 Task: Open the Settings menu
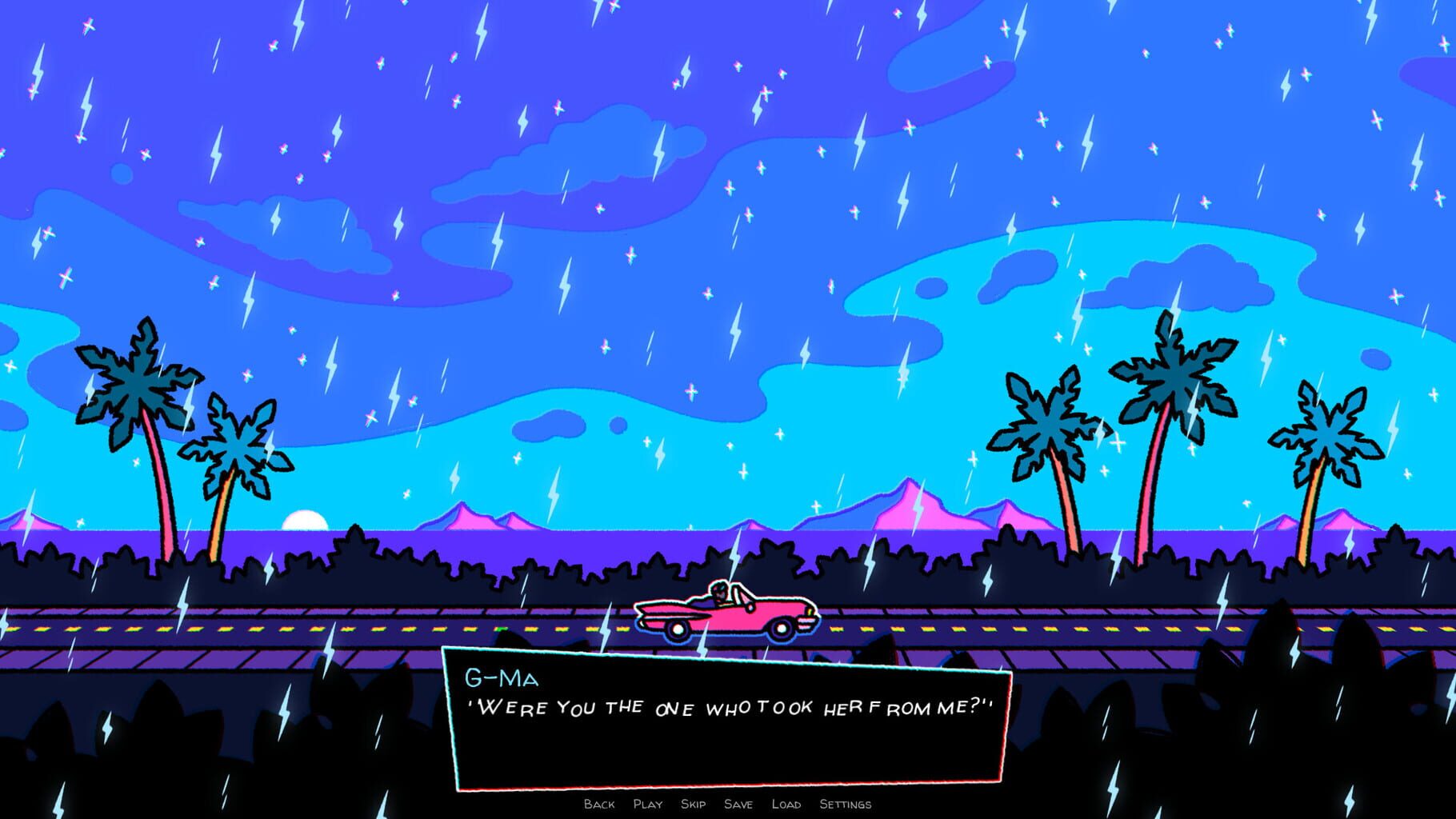845,805
